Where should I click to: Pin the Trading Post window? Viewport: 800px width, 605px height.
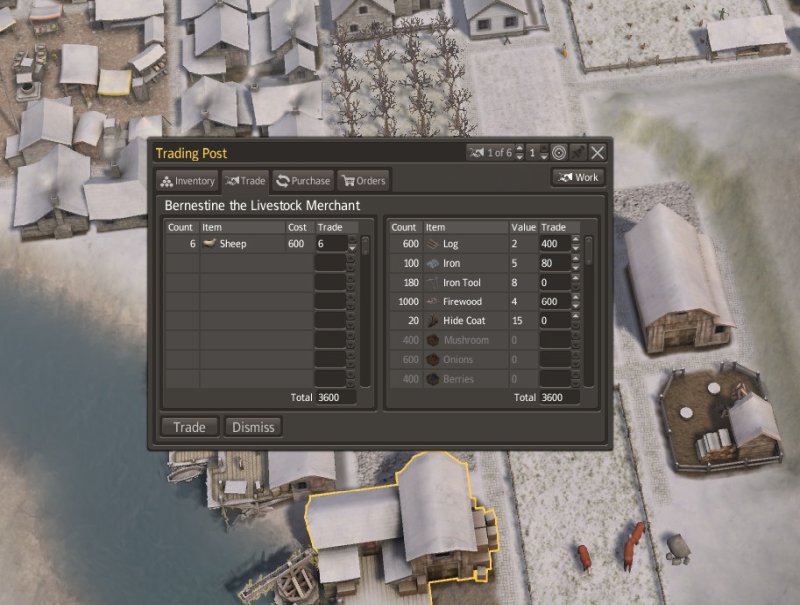click(577, 152)
